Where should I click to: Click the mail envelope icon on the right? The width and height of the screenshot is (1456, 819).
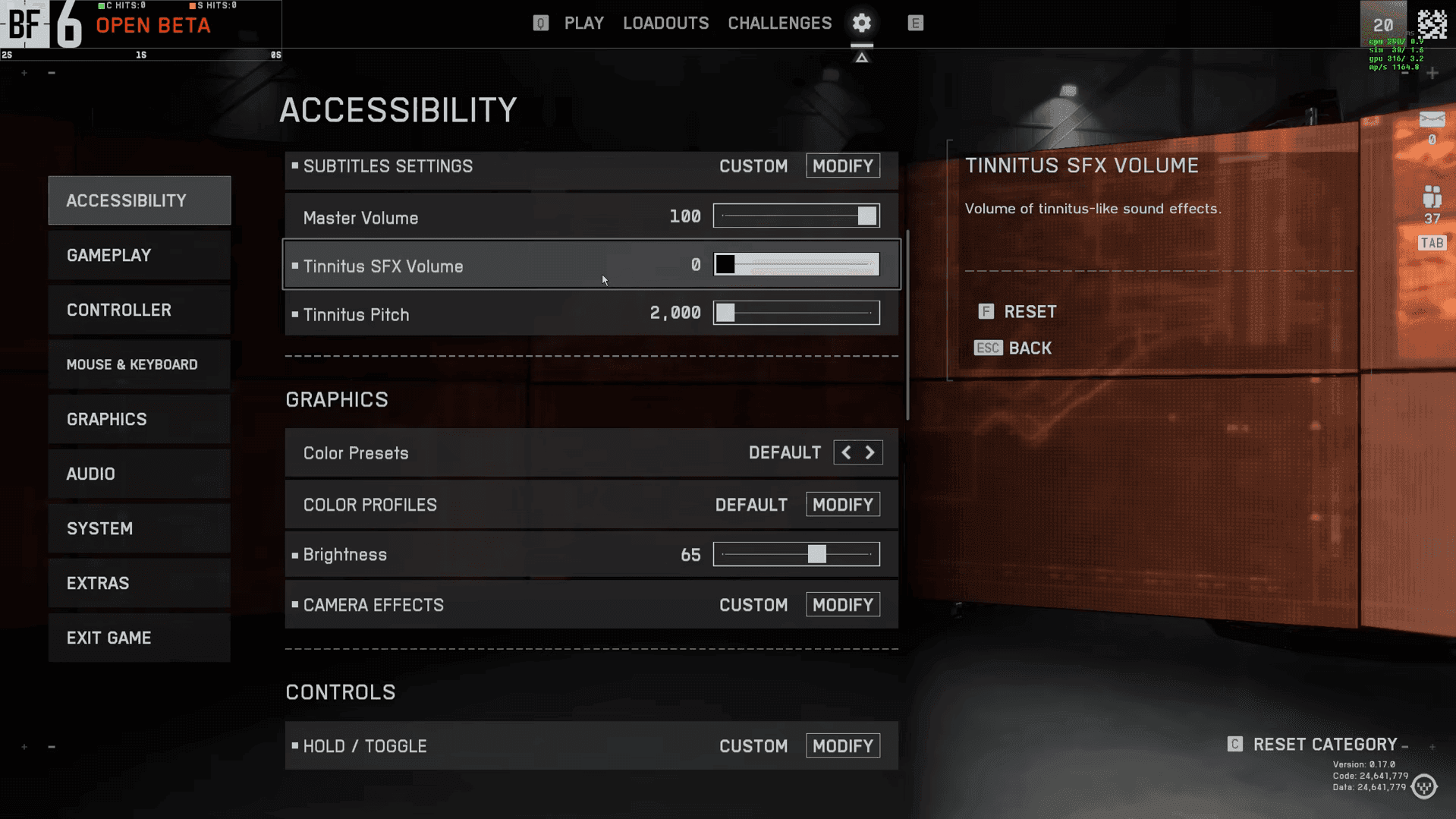pos(1431,120)
